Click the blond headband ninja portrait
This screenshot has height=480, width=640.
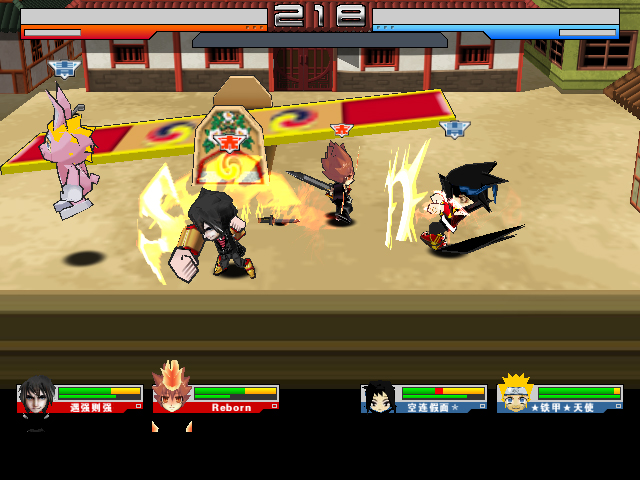[x=516, y=394]
